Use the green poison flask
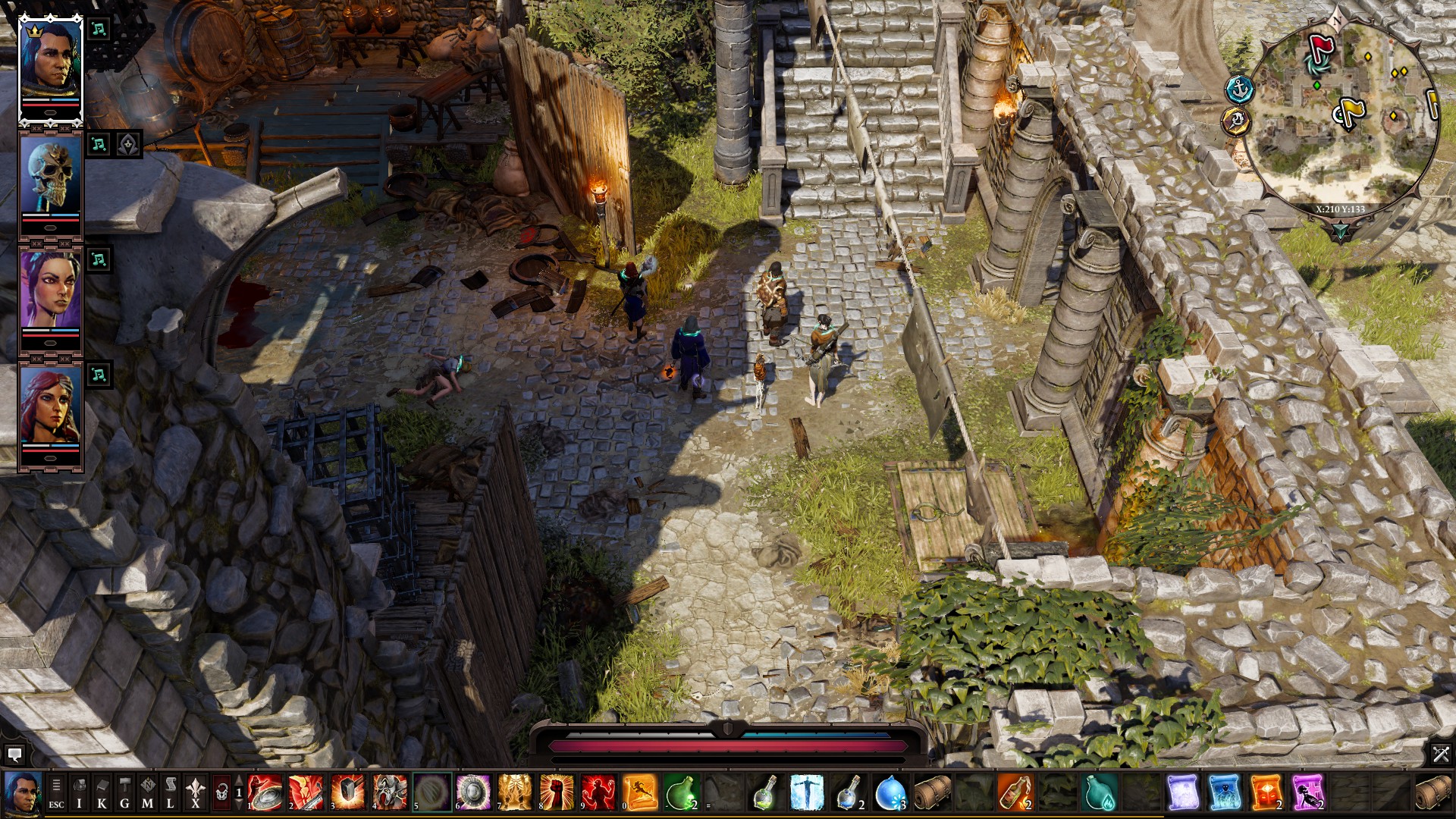 681,792
